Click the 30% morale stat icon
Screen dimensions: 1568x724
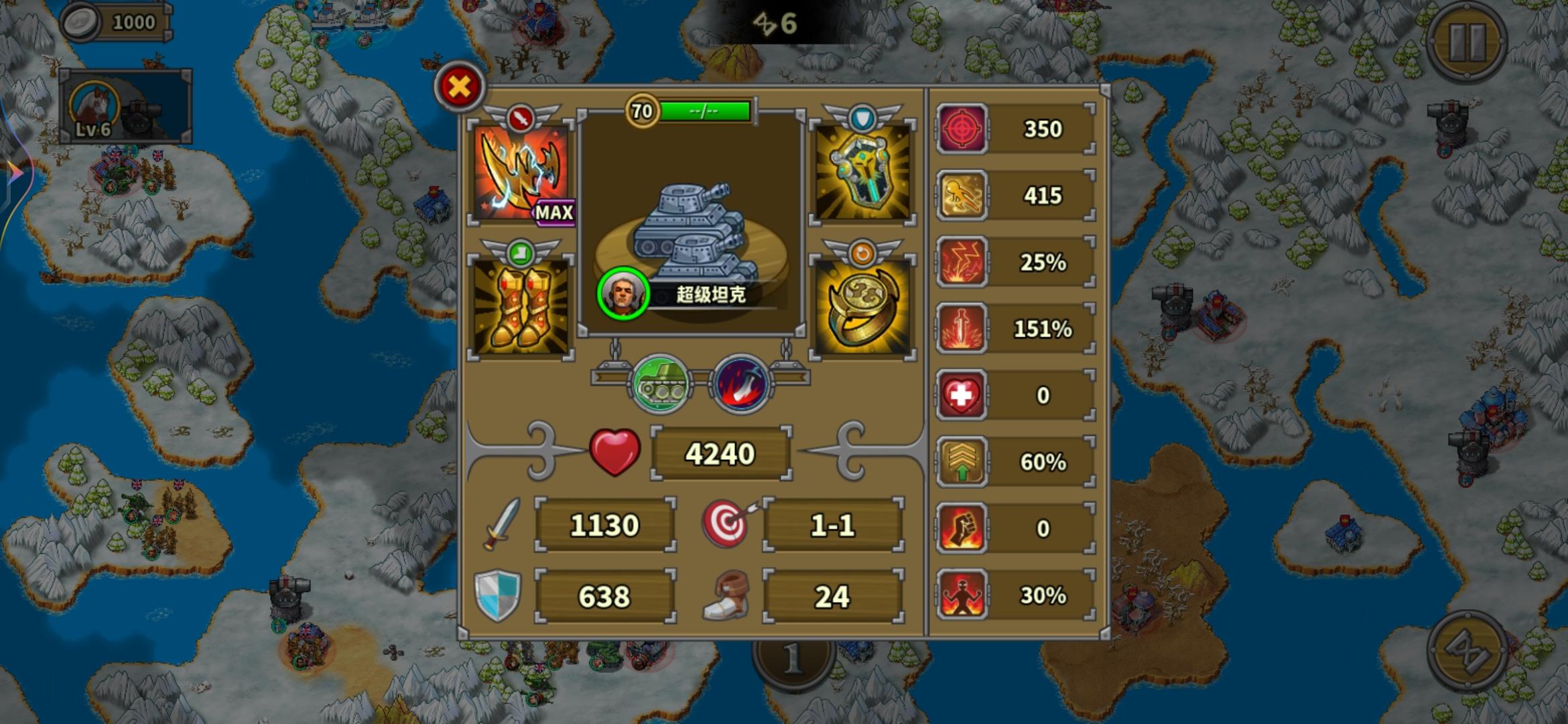click(963, 595)
